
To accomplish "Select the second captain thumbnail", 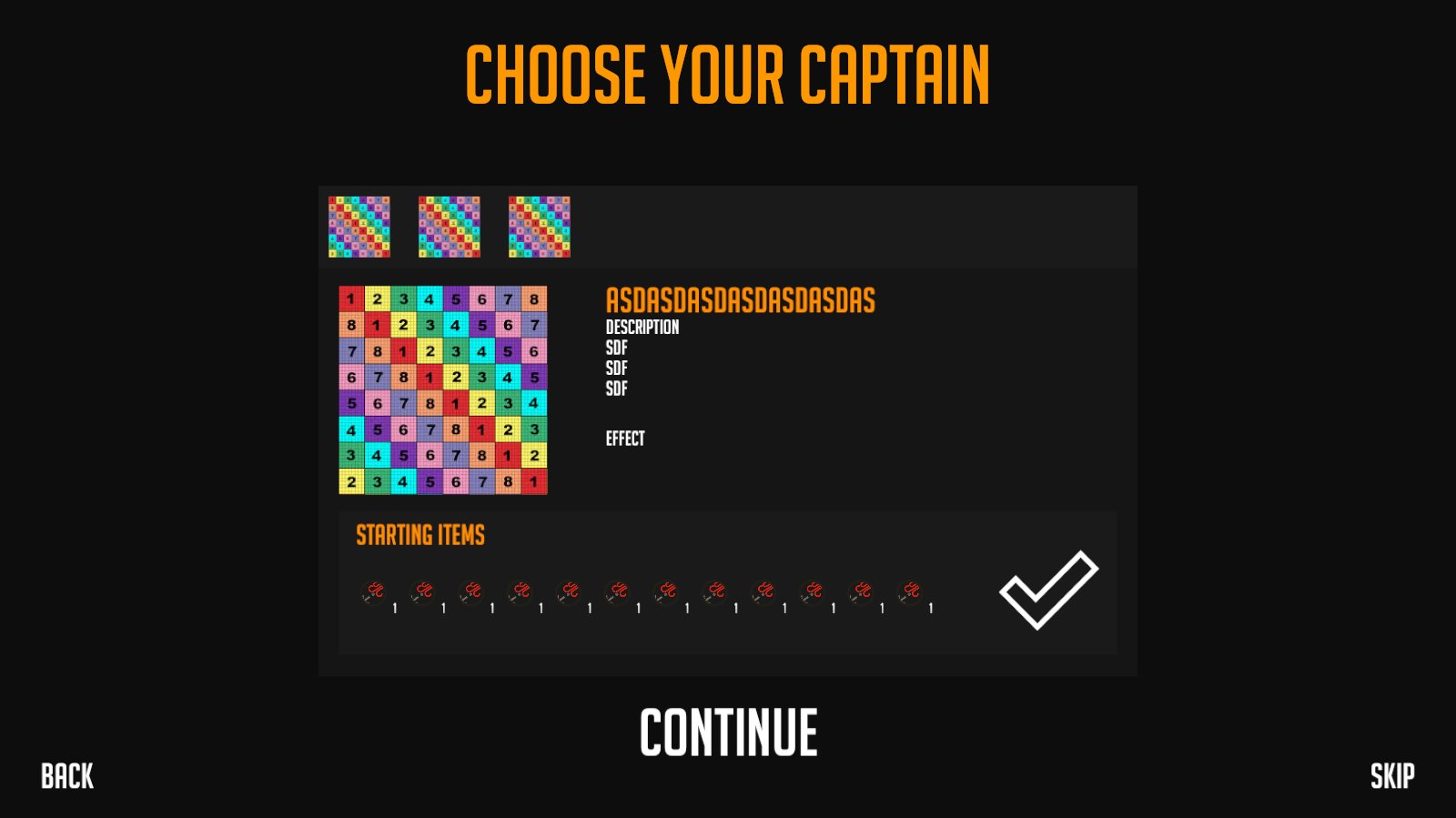I will click(450, 226).
